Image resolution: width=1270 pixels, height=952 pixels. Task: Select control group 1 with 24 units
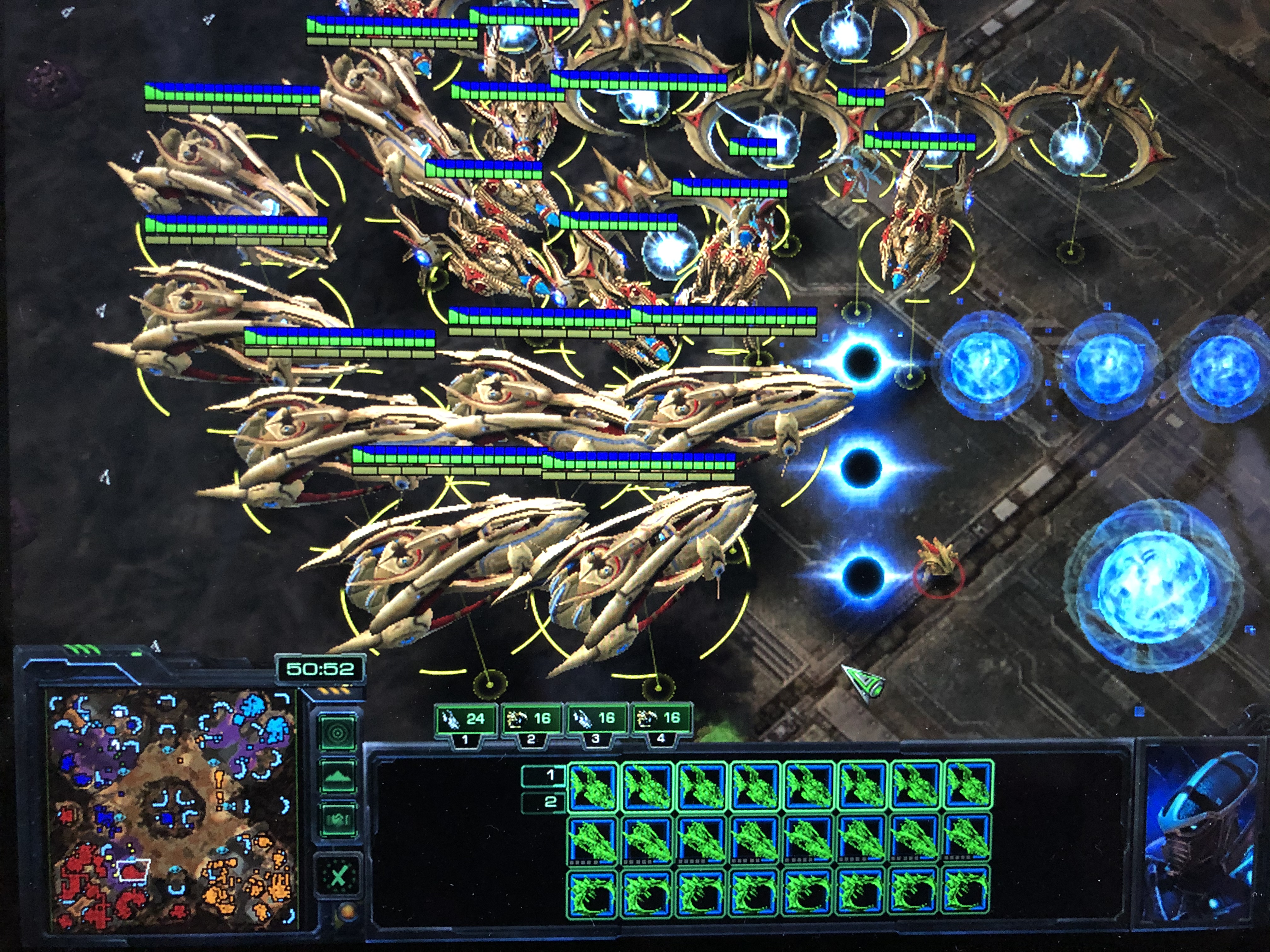tap(466, 720)
